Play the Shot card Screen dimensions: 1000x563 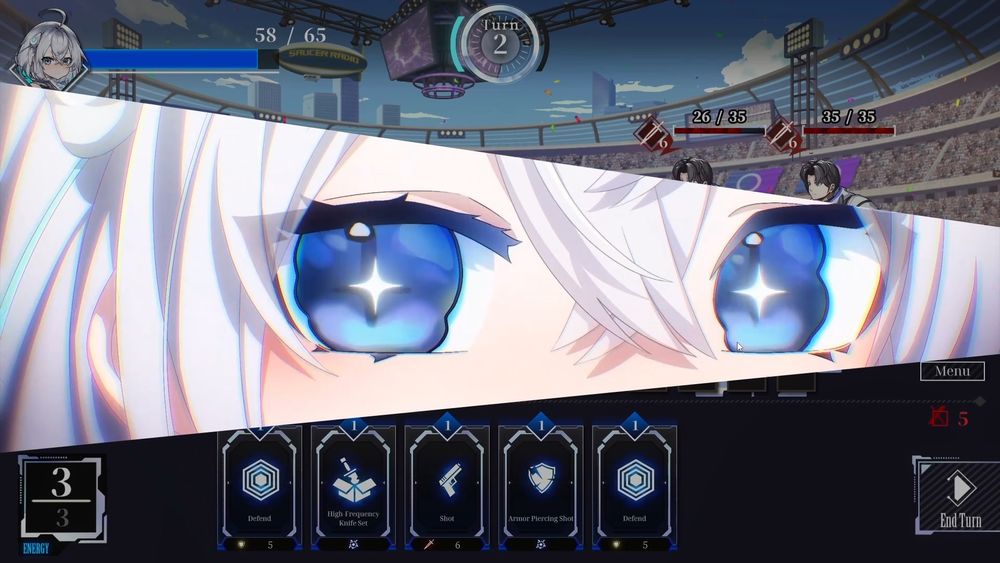click(447, 487)
